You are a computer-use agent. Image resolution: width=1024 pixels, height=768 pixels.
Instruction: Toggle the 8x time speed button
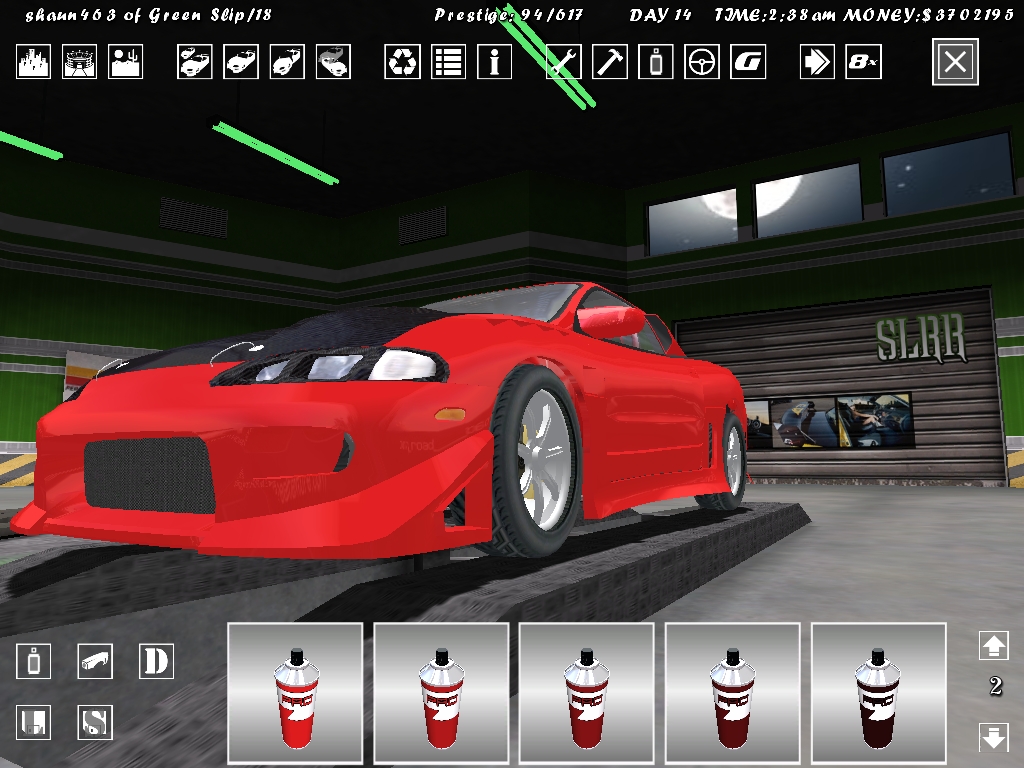coord(863,62)
